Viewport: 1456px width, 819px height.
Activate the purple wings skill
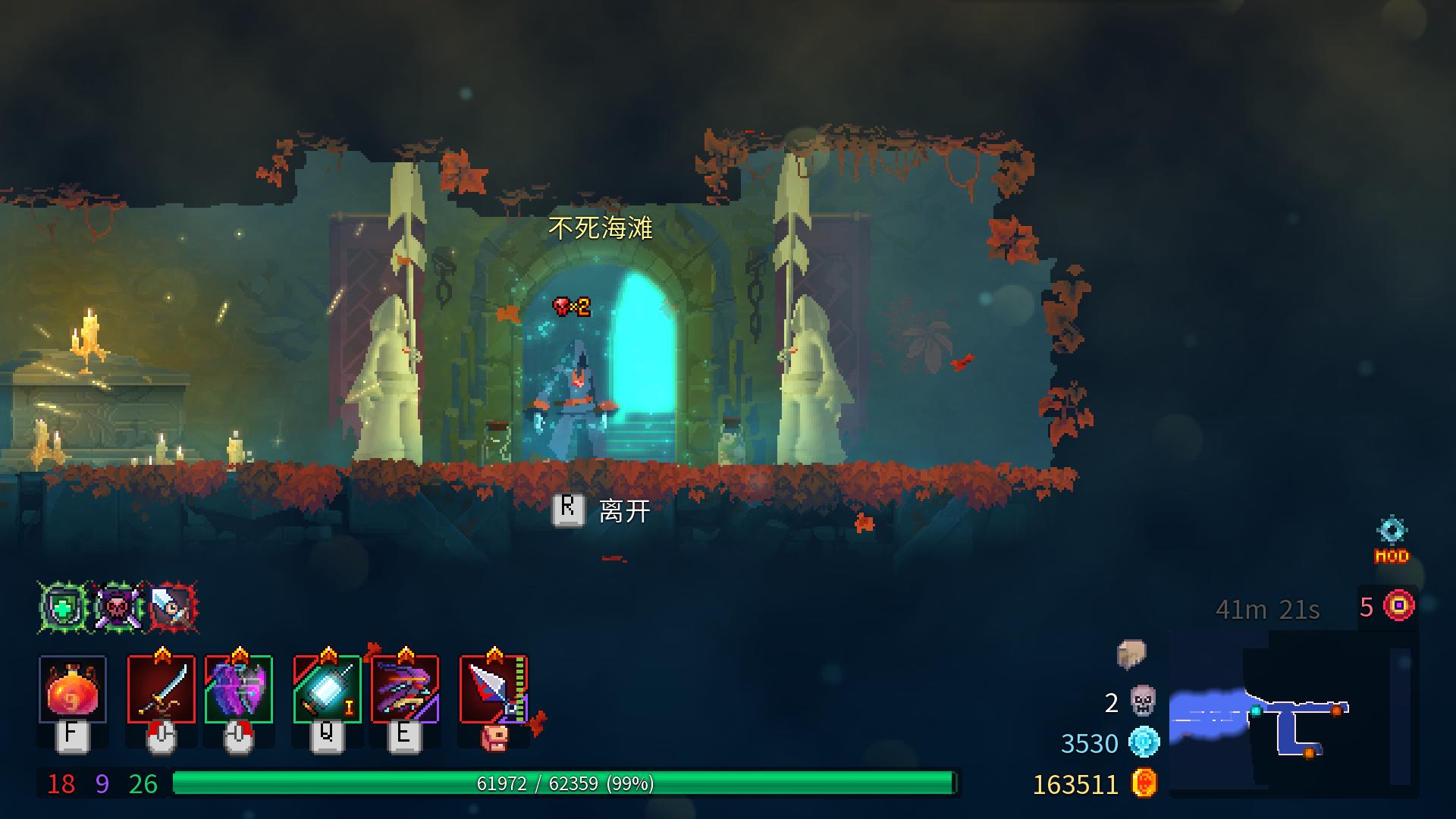point(405,689)
